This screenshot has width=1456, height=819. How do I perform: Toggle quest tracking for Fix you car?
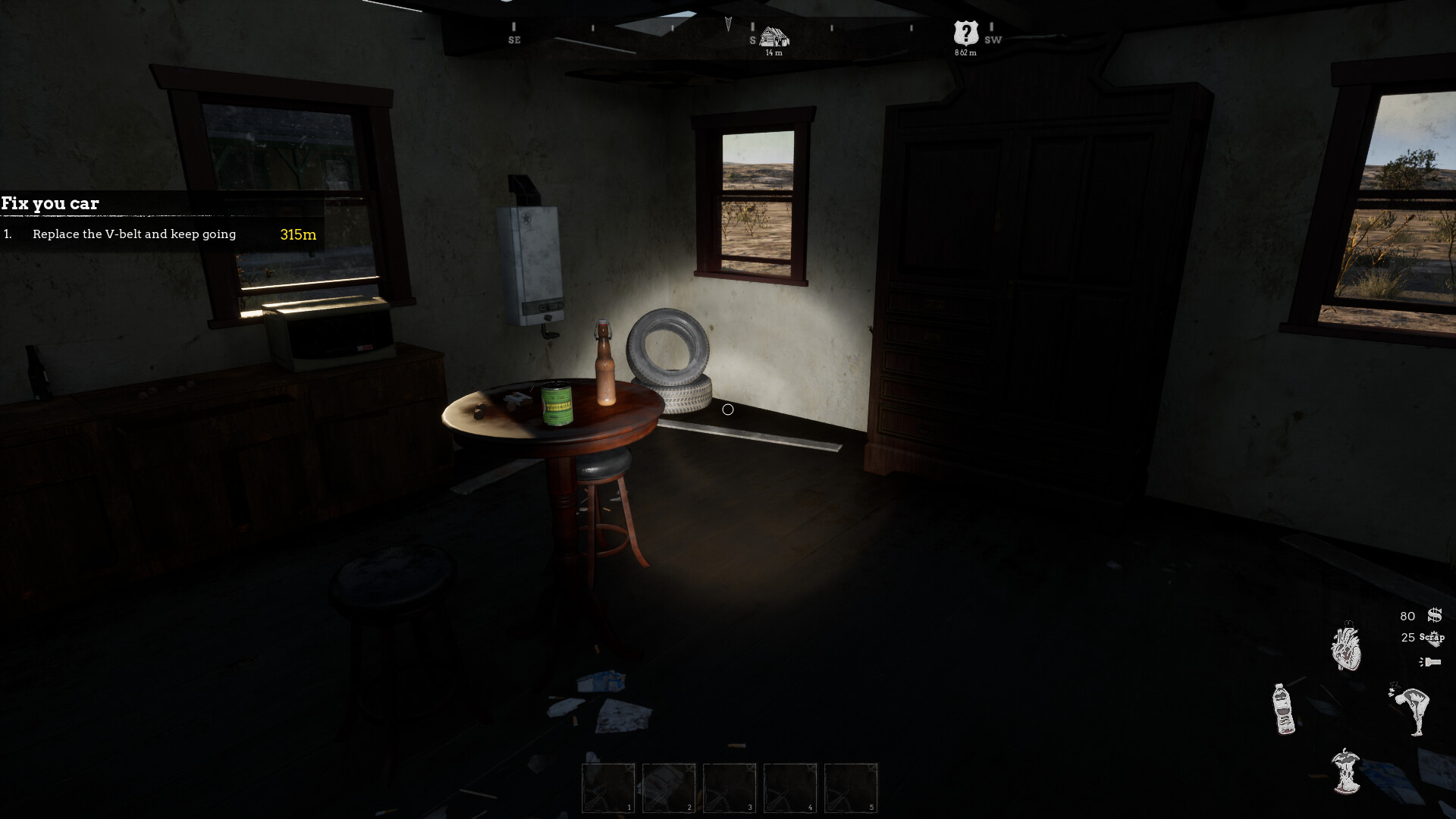51,203
